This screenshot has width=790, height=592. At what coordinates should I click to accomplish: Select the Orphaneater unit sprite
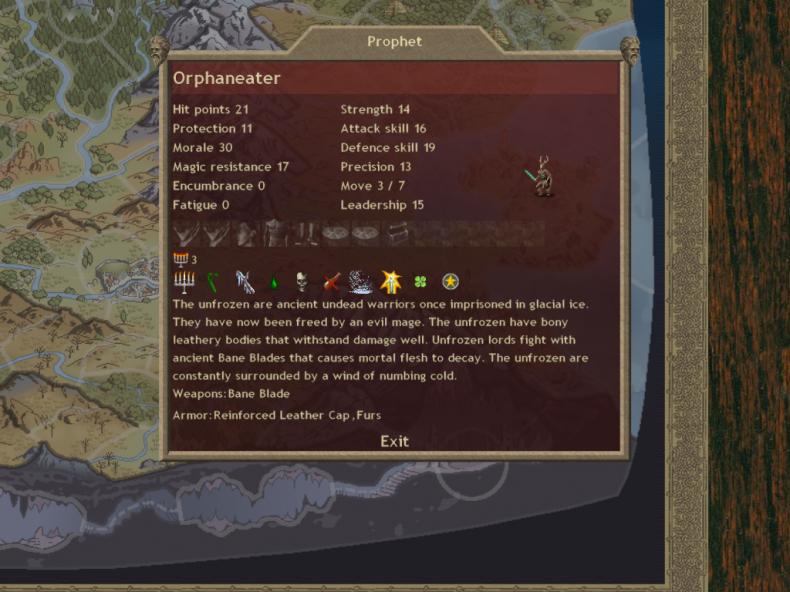click(541, 176)
